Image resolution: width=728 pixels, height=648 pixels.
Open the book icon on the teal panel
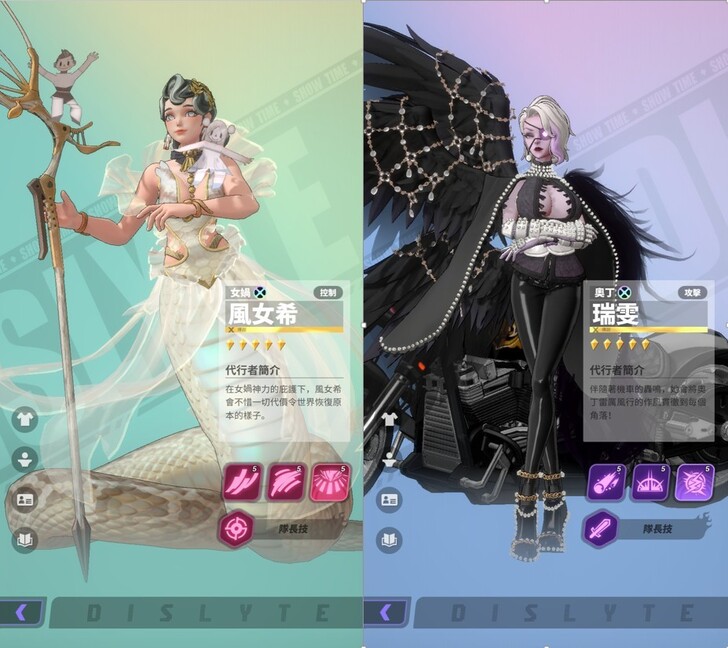25,540
